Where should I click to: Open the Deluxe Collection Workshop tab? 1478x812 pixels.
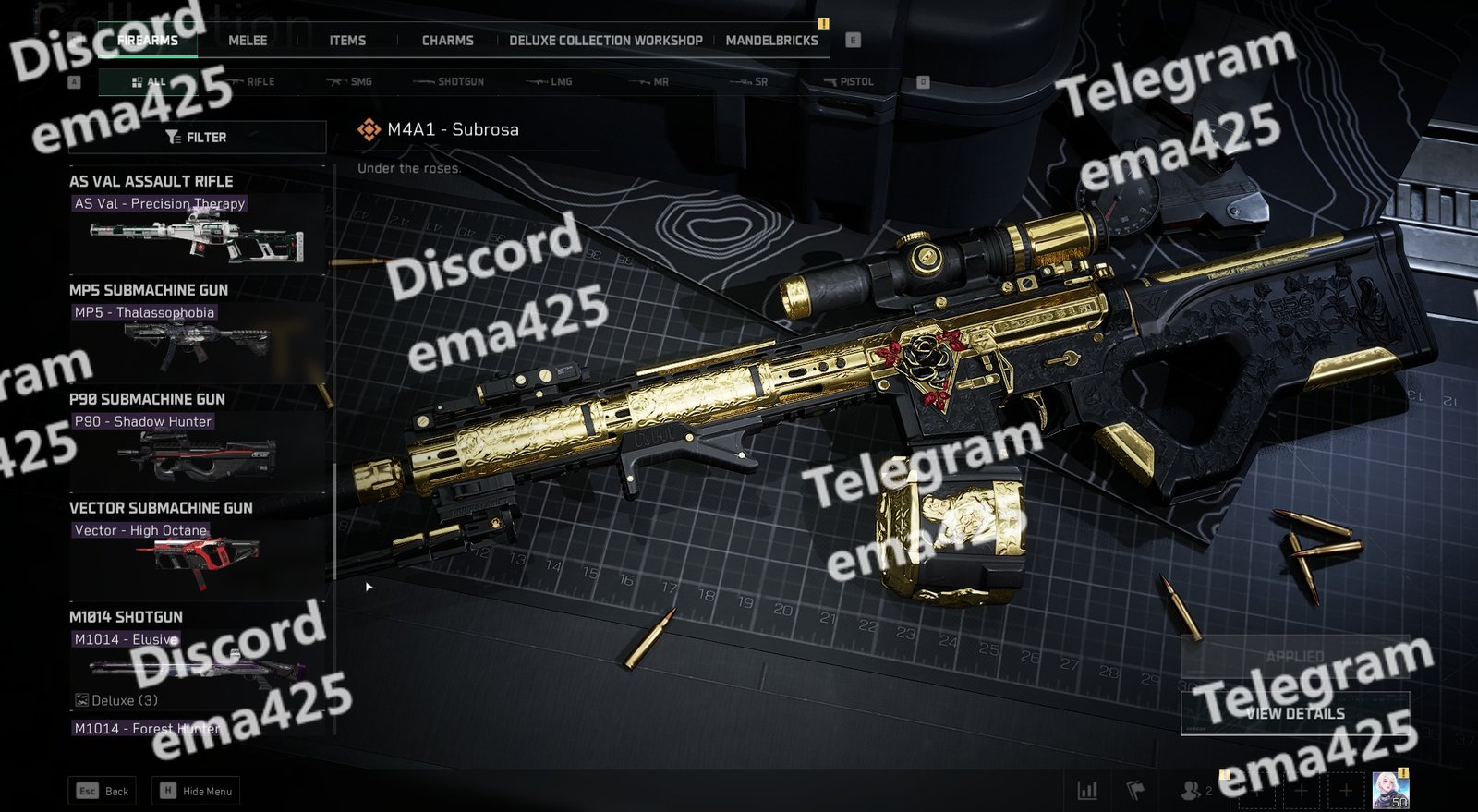605,41
